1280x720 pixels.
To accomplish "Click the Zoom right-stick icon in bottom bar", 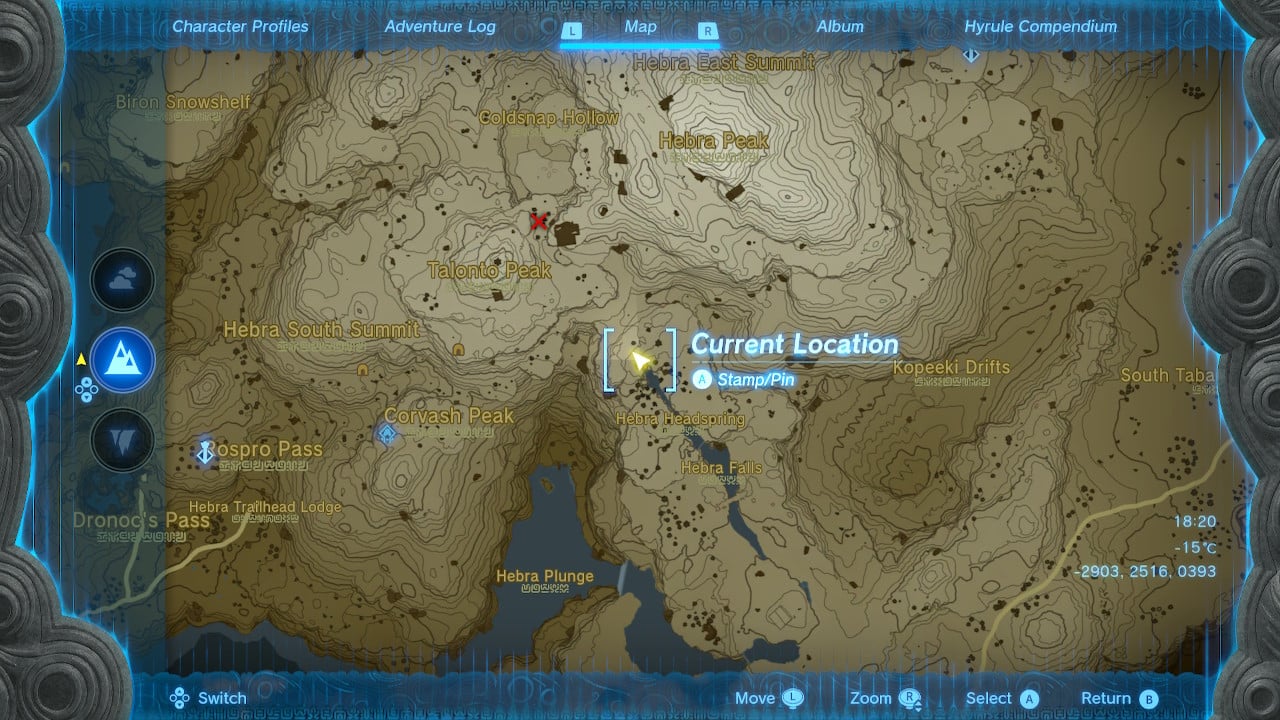I will click(908, 697).
